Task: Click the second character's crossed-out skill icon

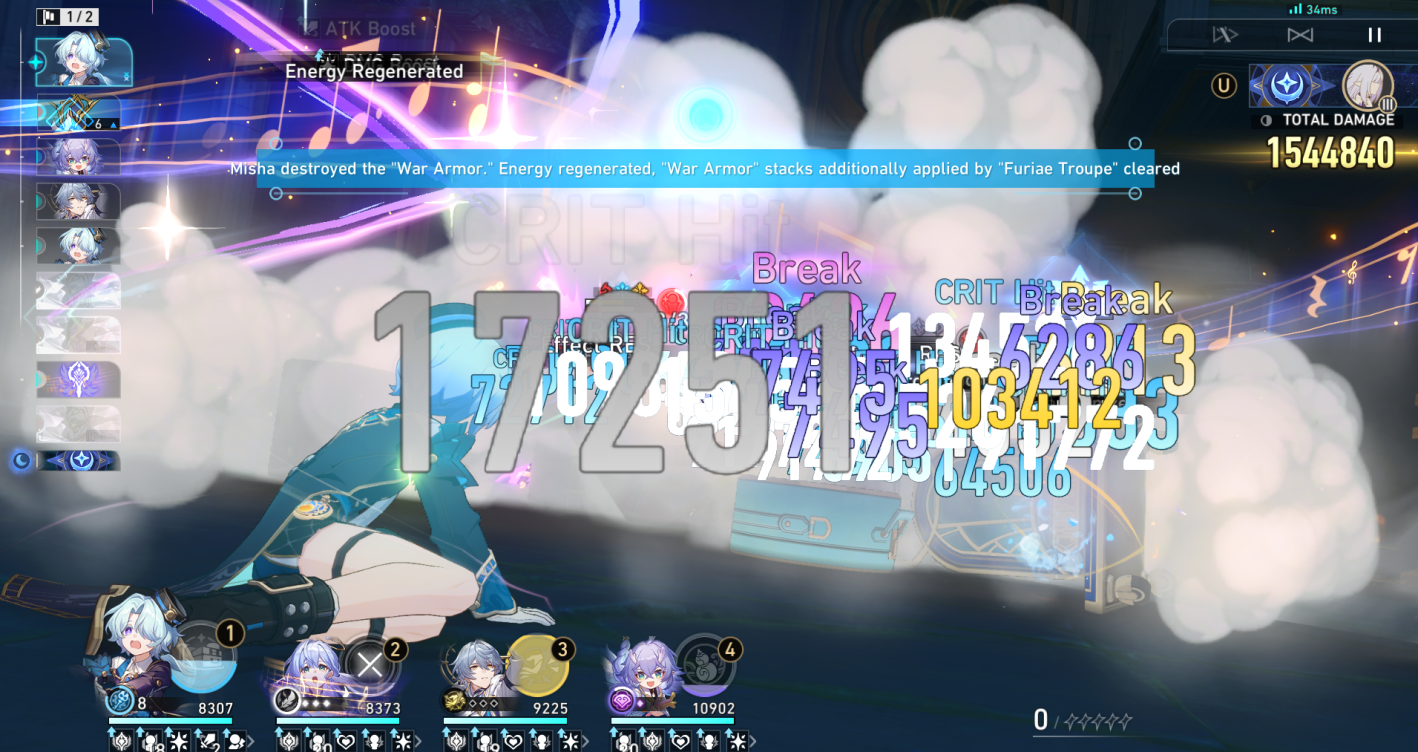Action: tap(370, 666)
